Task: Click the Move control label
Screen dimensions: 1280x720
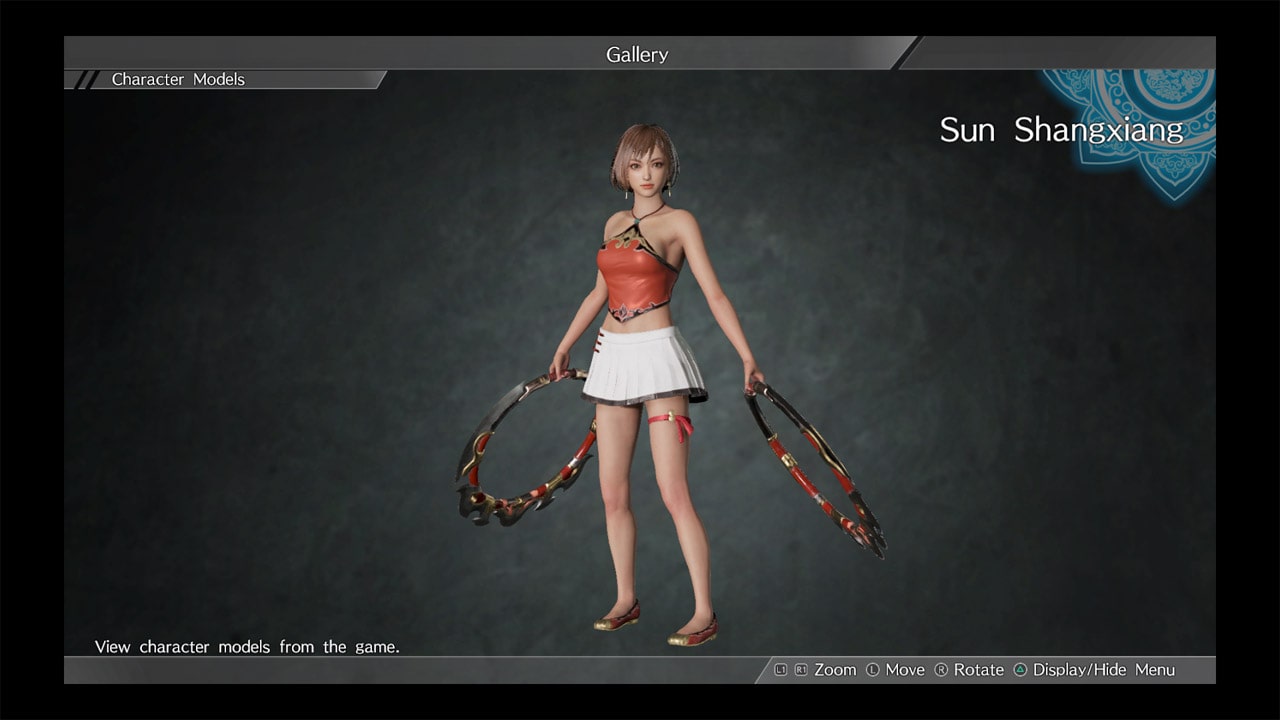Action: (x=905, y=670)
